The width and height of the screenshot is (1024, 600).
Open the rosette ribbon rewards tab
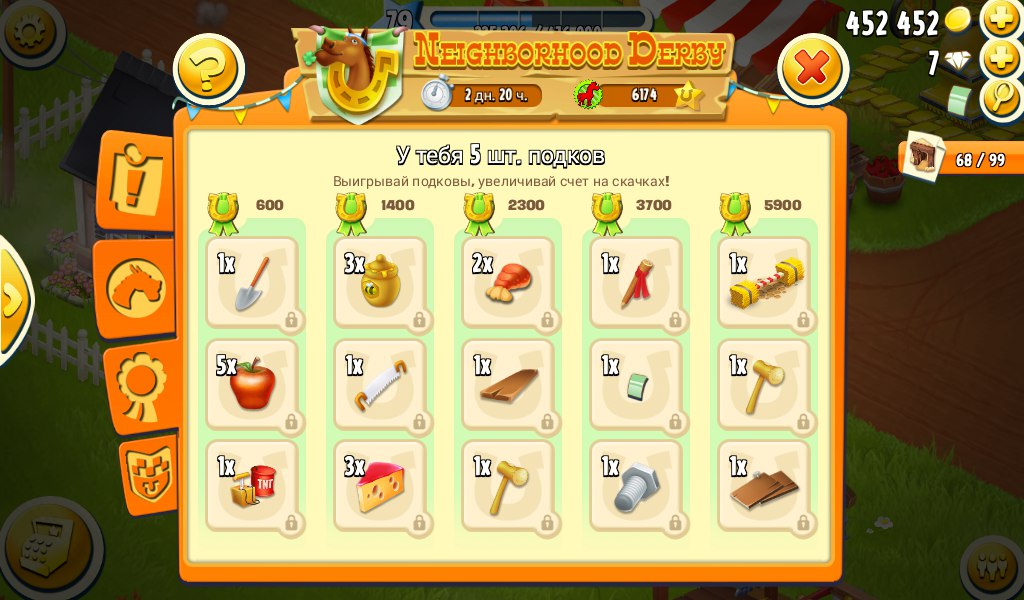(139, 385)
